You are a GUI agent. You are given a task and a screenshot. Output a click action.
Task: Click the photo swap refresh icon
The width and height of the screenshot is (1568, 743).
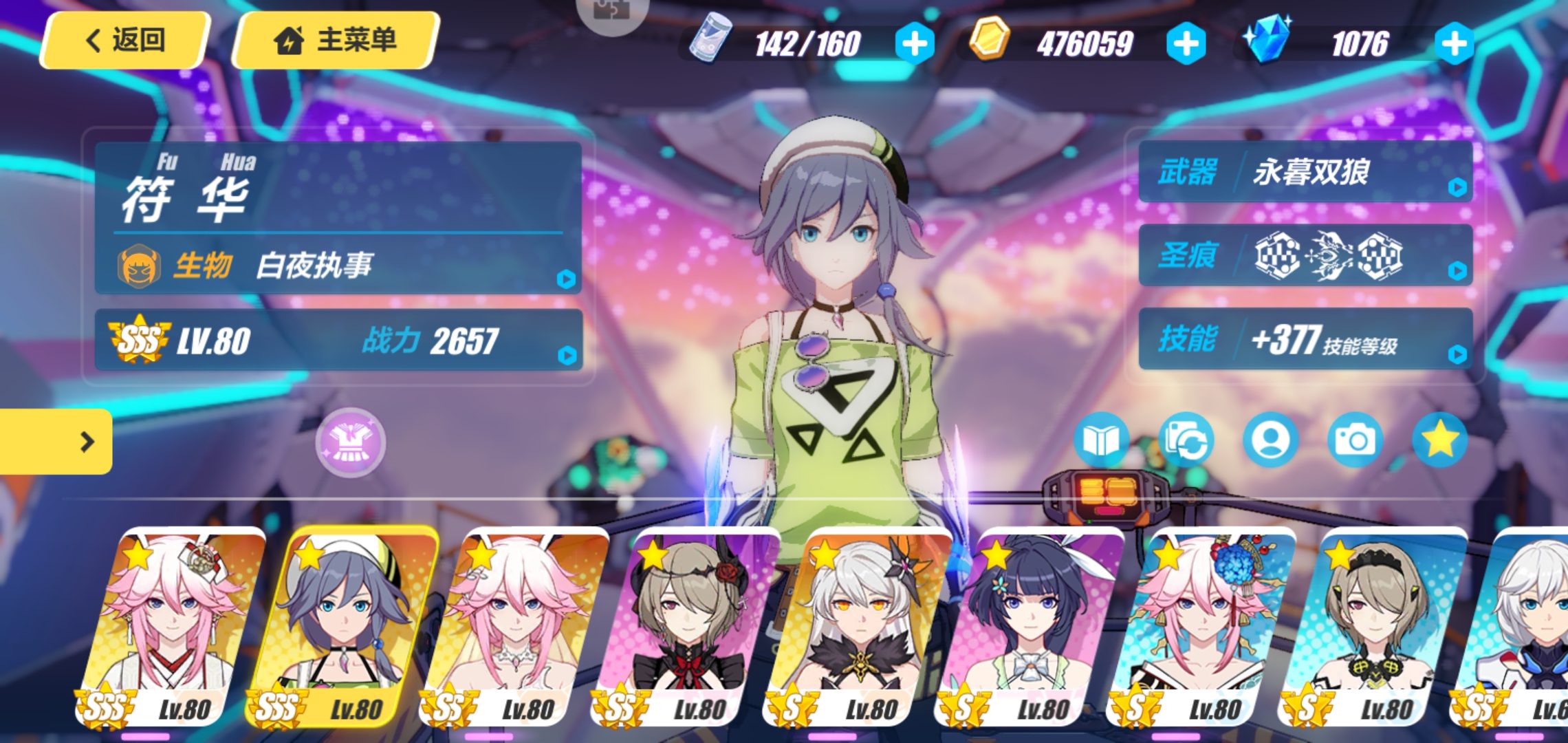[x=1186, y=440]
